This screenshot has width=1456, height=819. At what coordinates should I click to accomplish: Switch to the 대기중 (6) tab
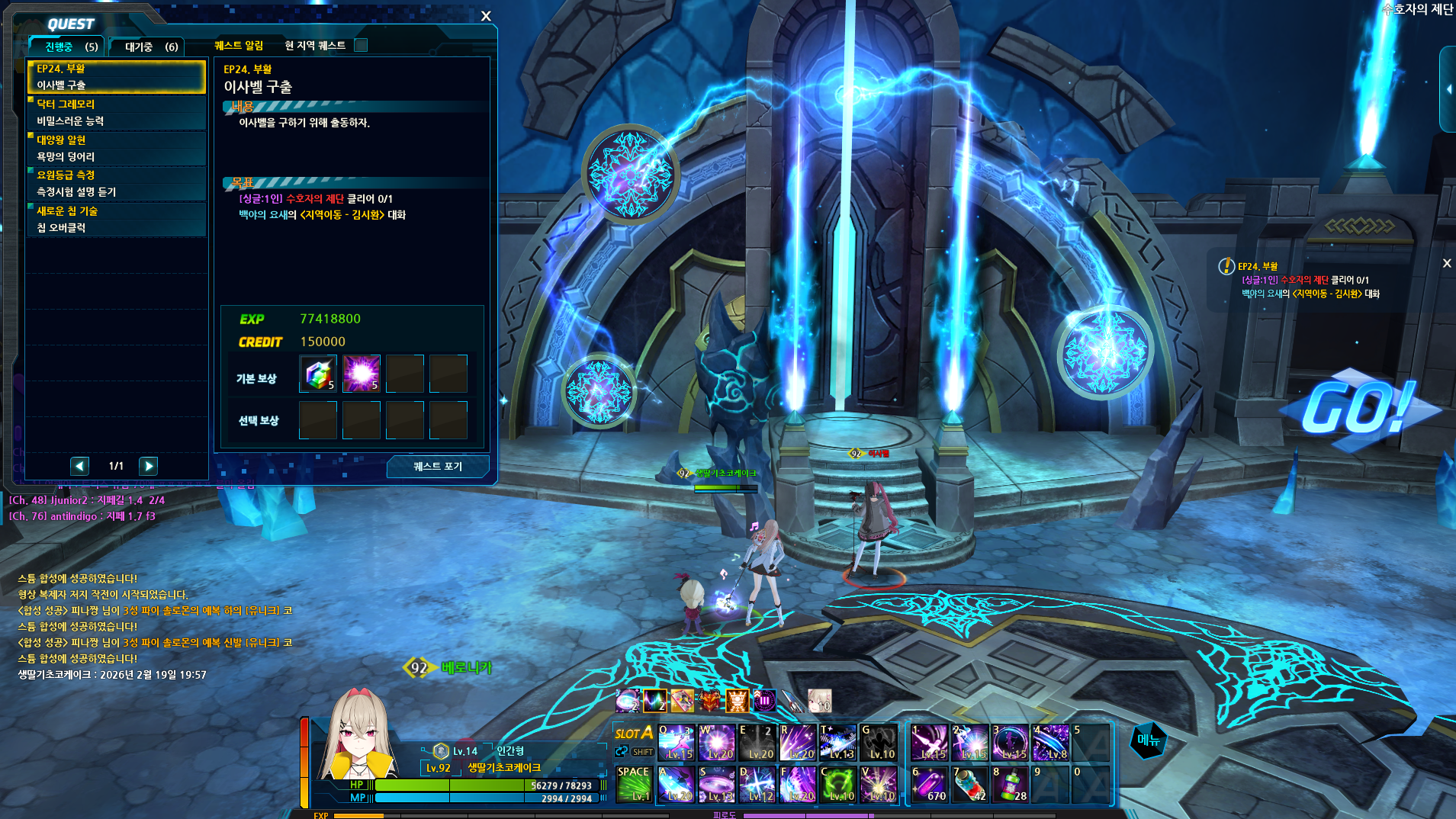point(150,47)
